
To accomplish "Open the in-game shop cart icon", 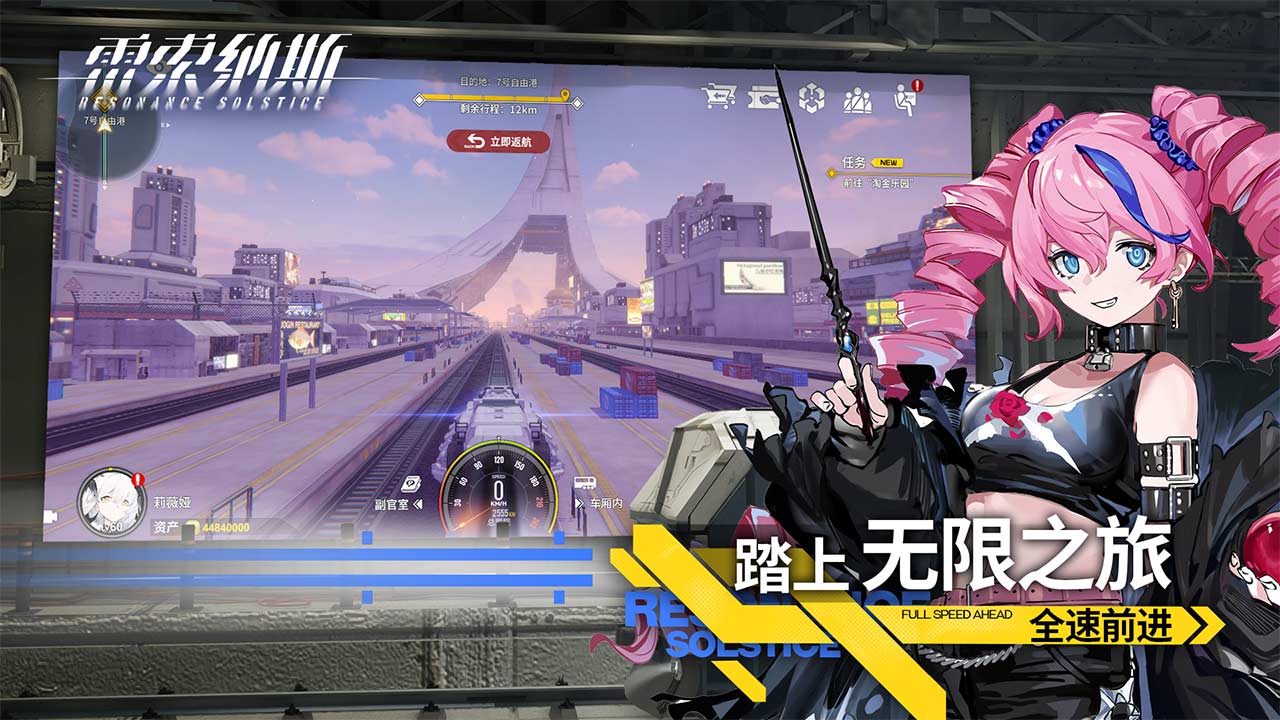I will click(x=720, y=96).
